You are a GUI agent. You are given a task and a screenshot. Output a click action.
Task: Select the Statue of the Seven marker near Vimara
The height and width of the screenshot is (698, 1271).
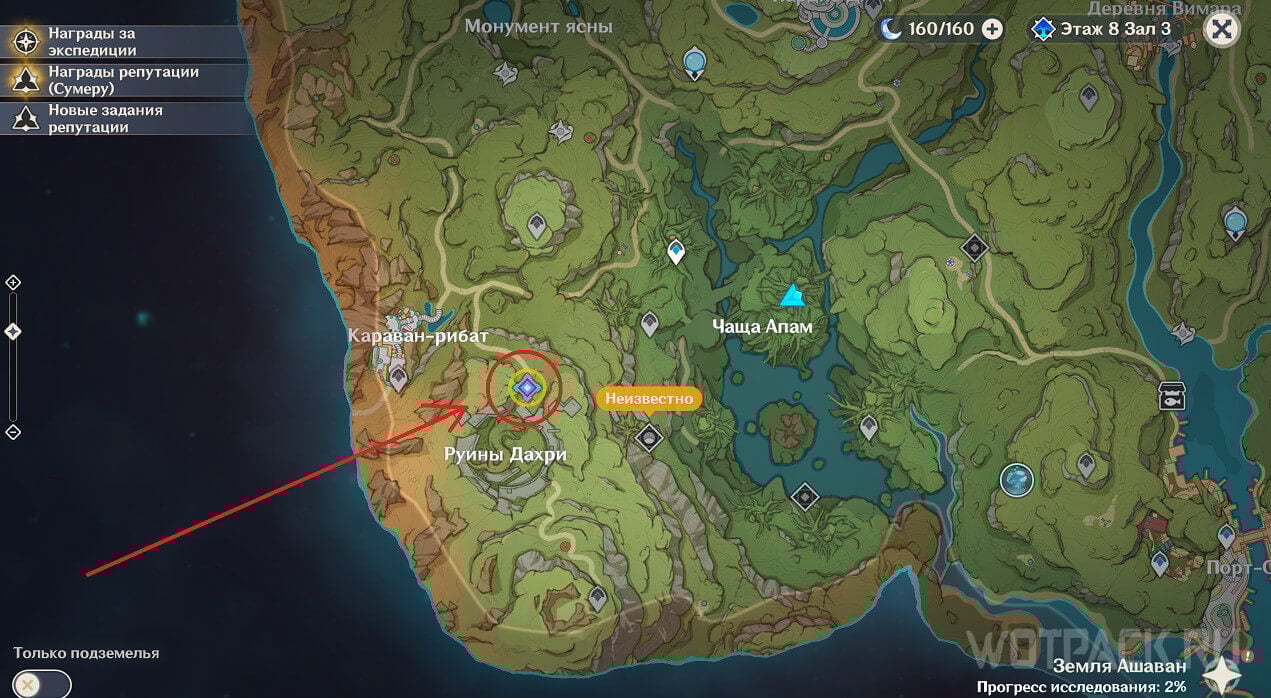point(1236,221)
